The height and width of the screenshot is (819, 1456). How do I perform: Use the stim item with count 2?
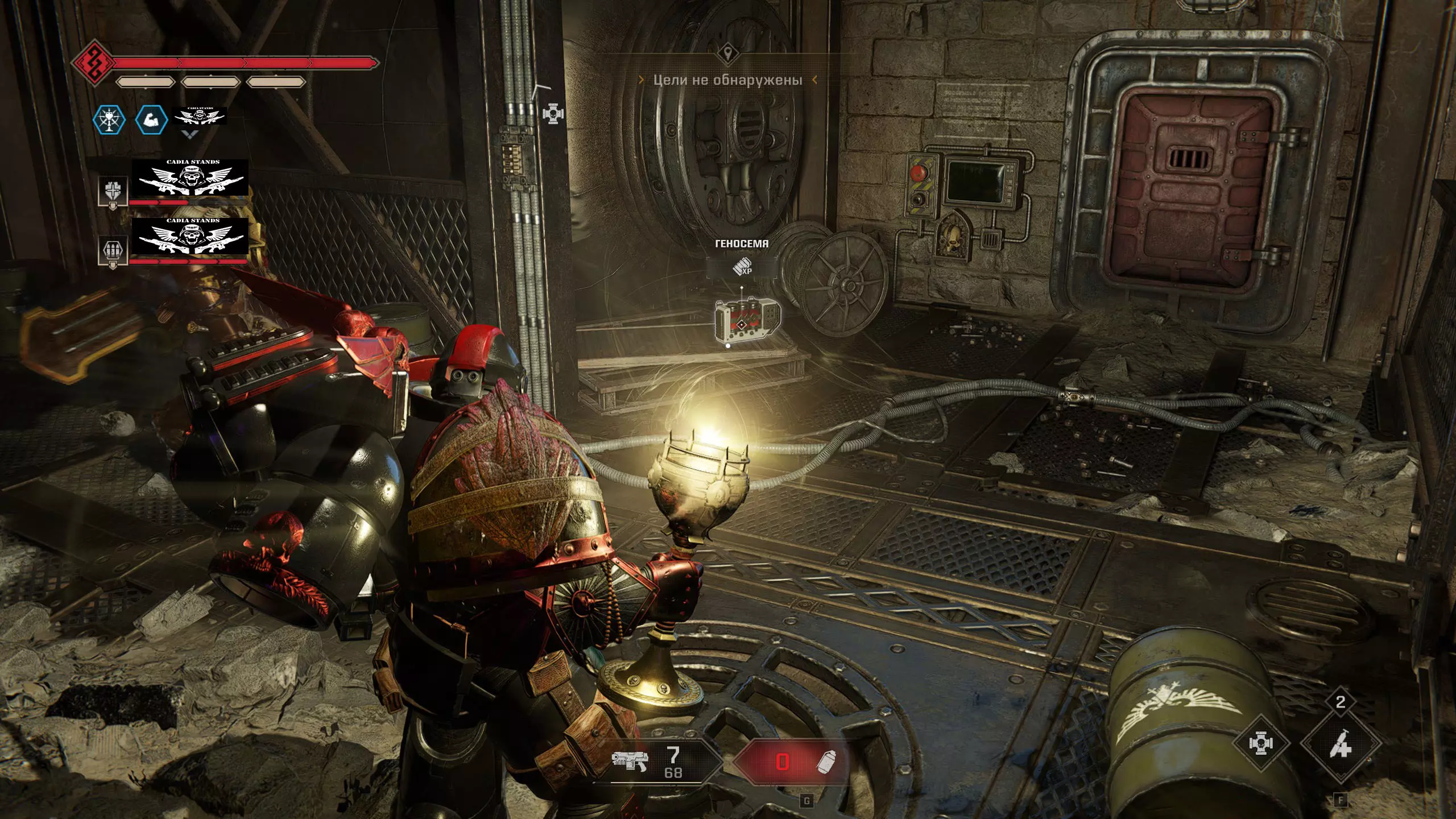[x=1341, y=743]
